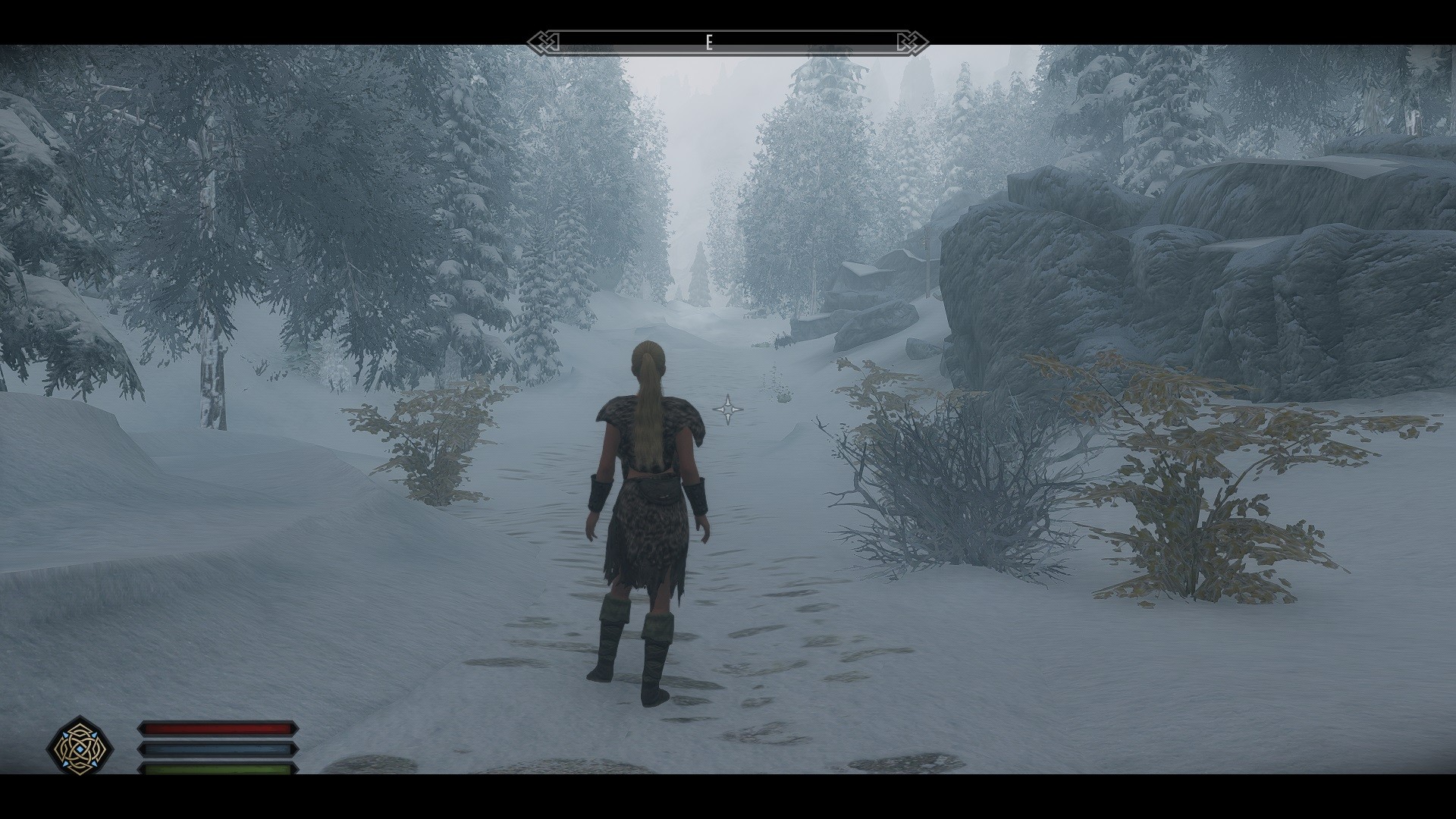Click the ornate knot emblem beside the status bars

point(80,747)
